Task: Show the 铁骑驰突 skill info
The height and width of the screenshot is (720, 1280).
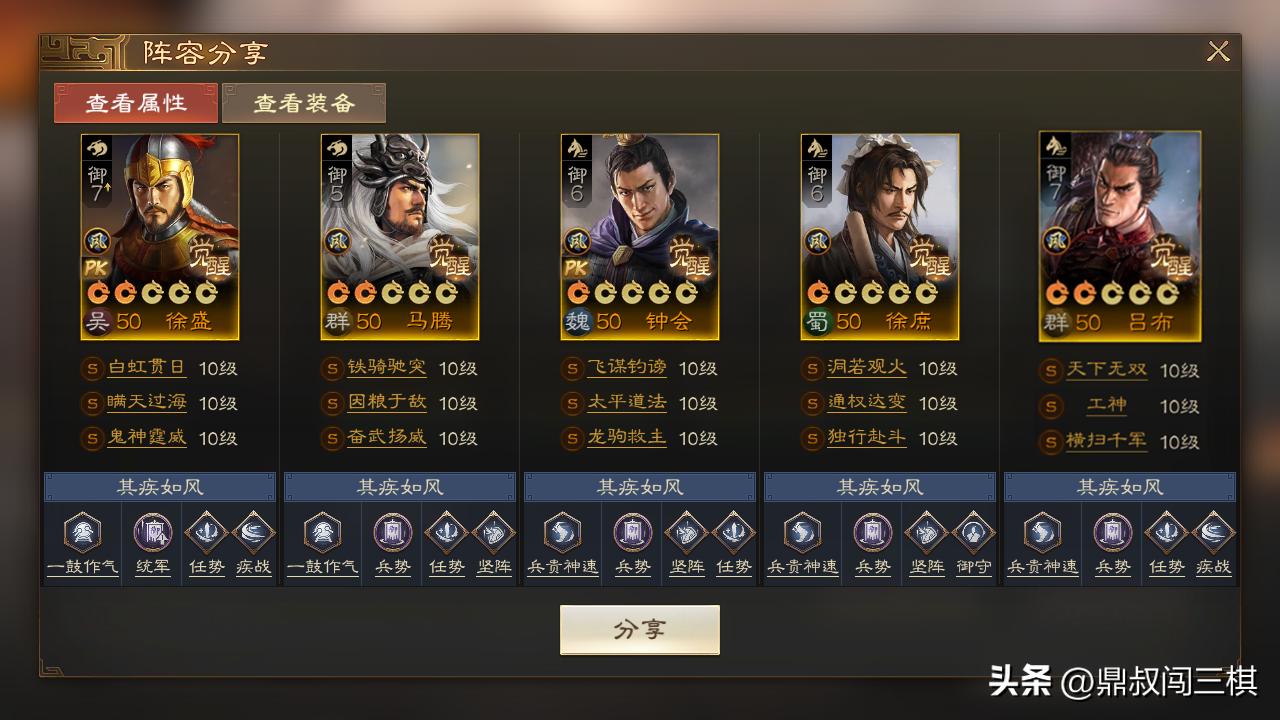Action: pos(387,368)
